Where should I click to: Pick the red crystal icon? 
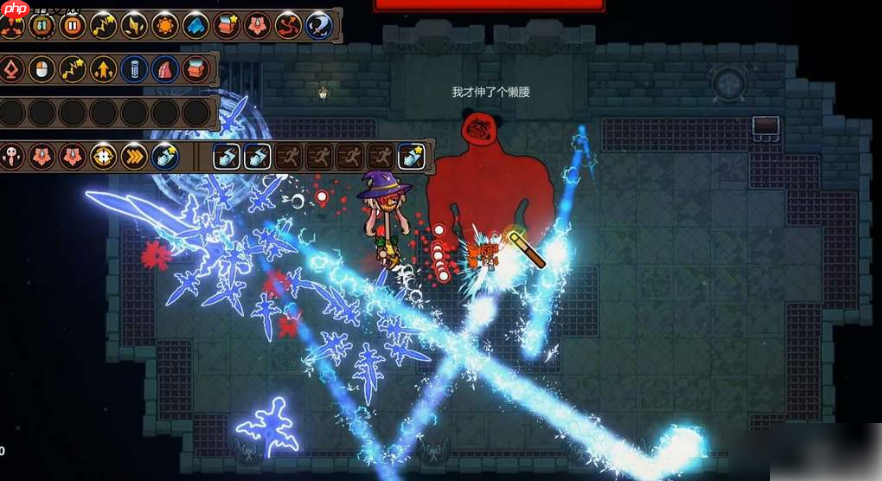pyautogui.click(x=165, y=69)
